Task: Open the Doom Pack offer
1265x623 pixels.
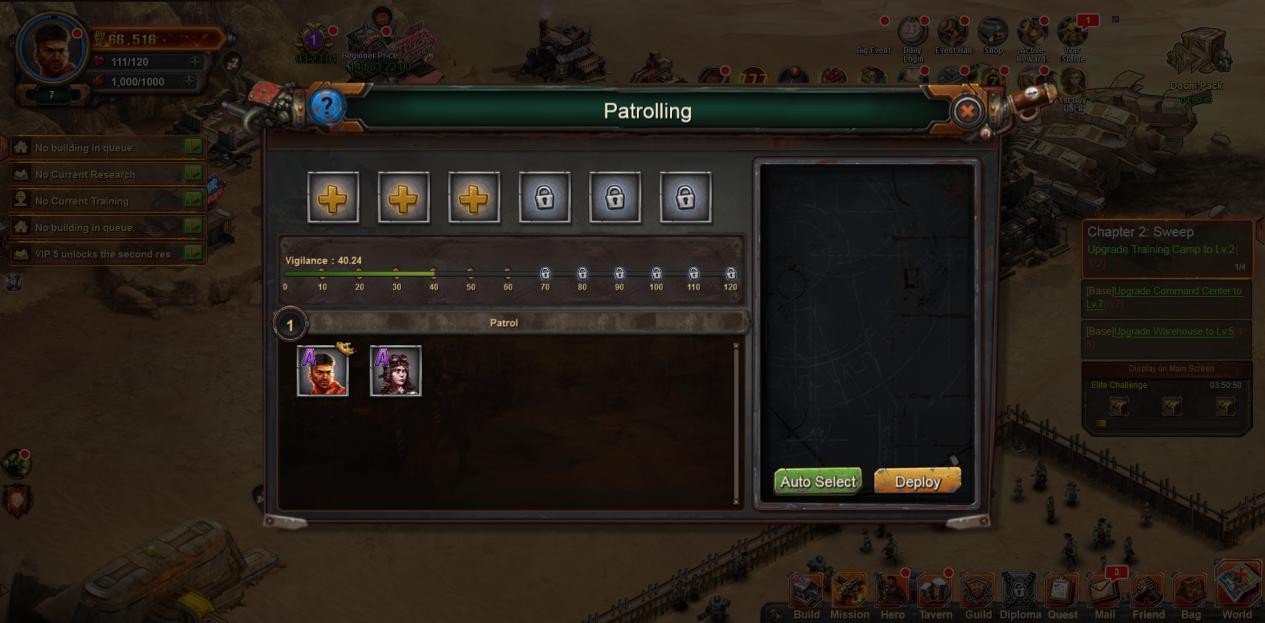Action: pos(1198,55)
